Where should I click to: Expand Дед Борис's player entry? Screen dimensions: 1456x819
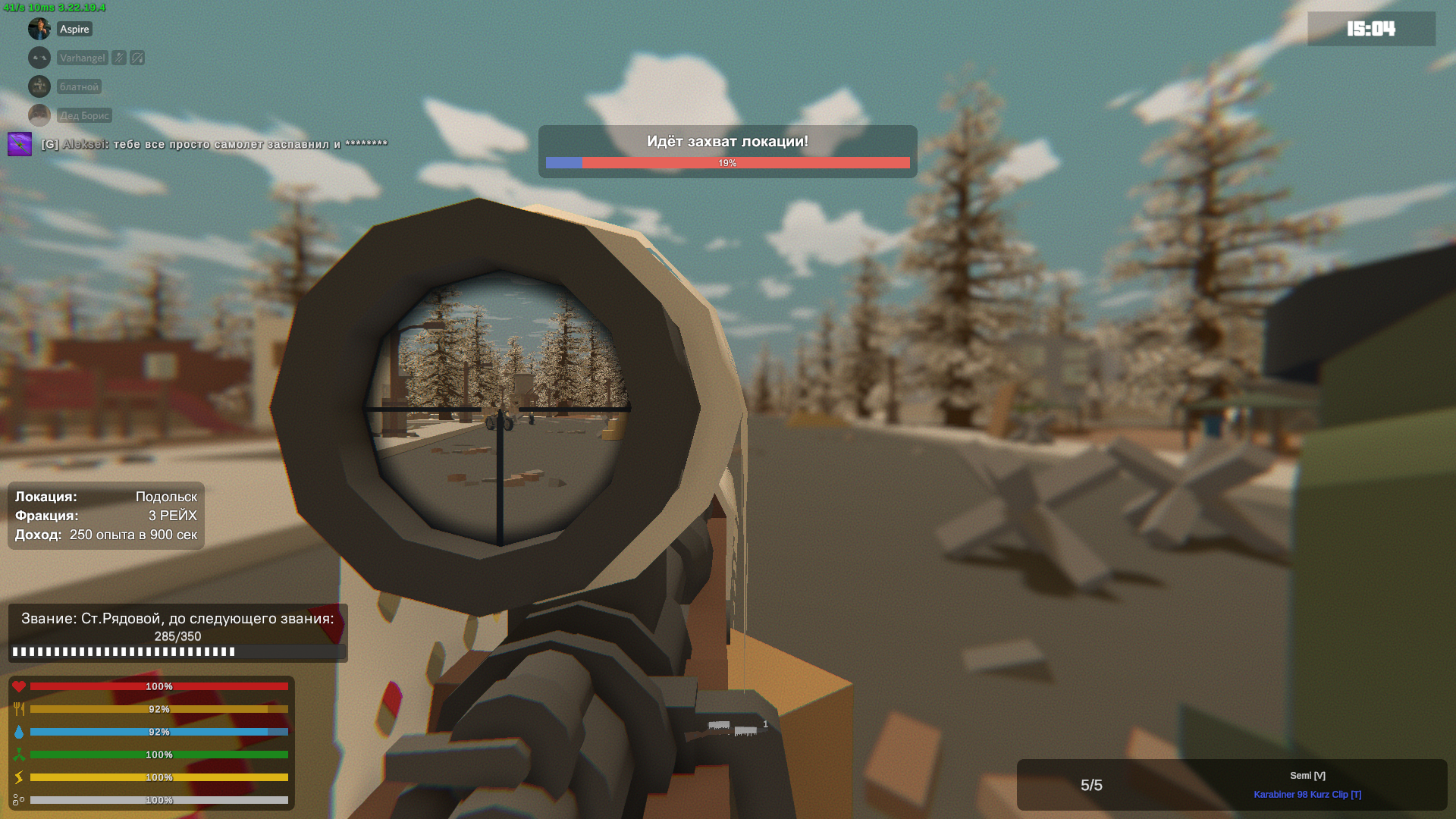pos(83,115)
